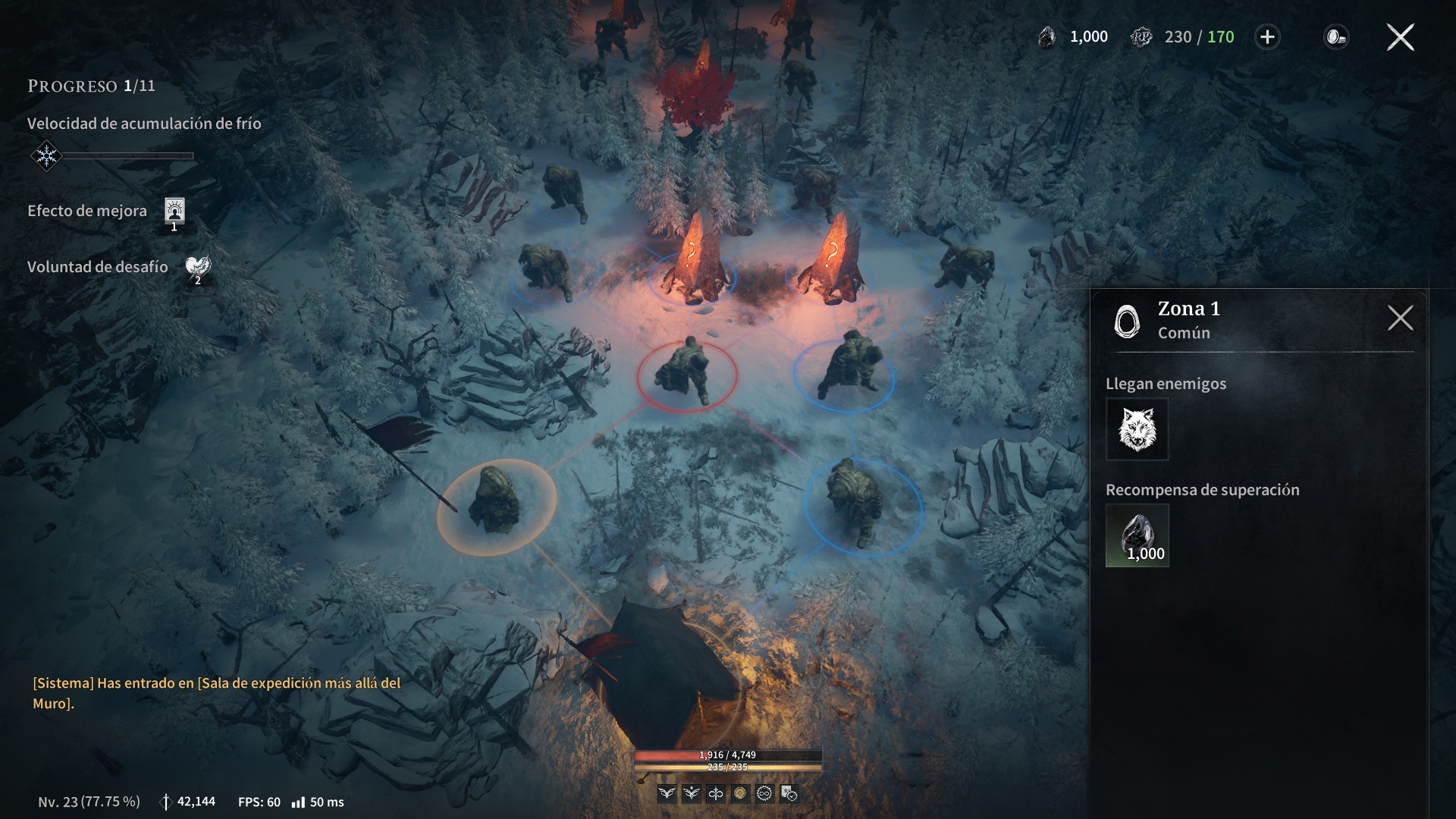Inspect the document with checkmark buff icon
Image resolution: width=1456 pixels, height=819 pixels.
coord(789,793)
